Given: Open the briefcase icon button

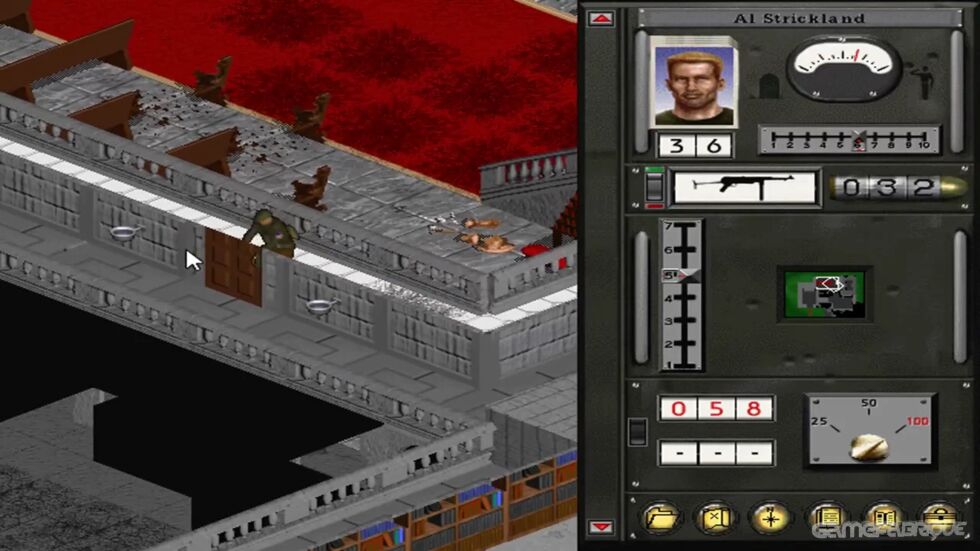Looking at the screenshot, I should 937,517.
